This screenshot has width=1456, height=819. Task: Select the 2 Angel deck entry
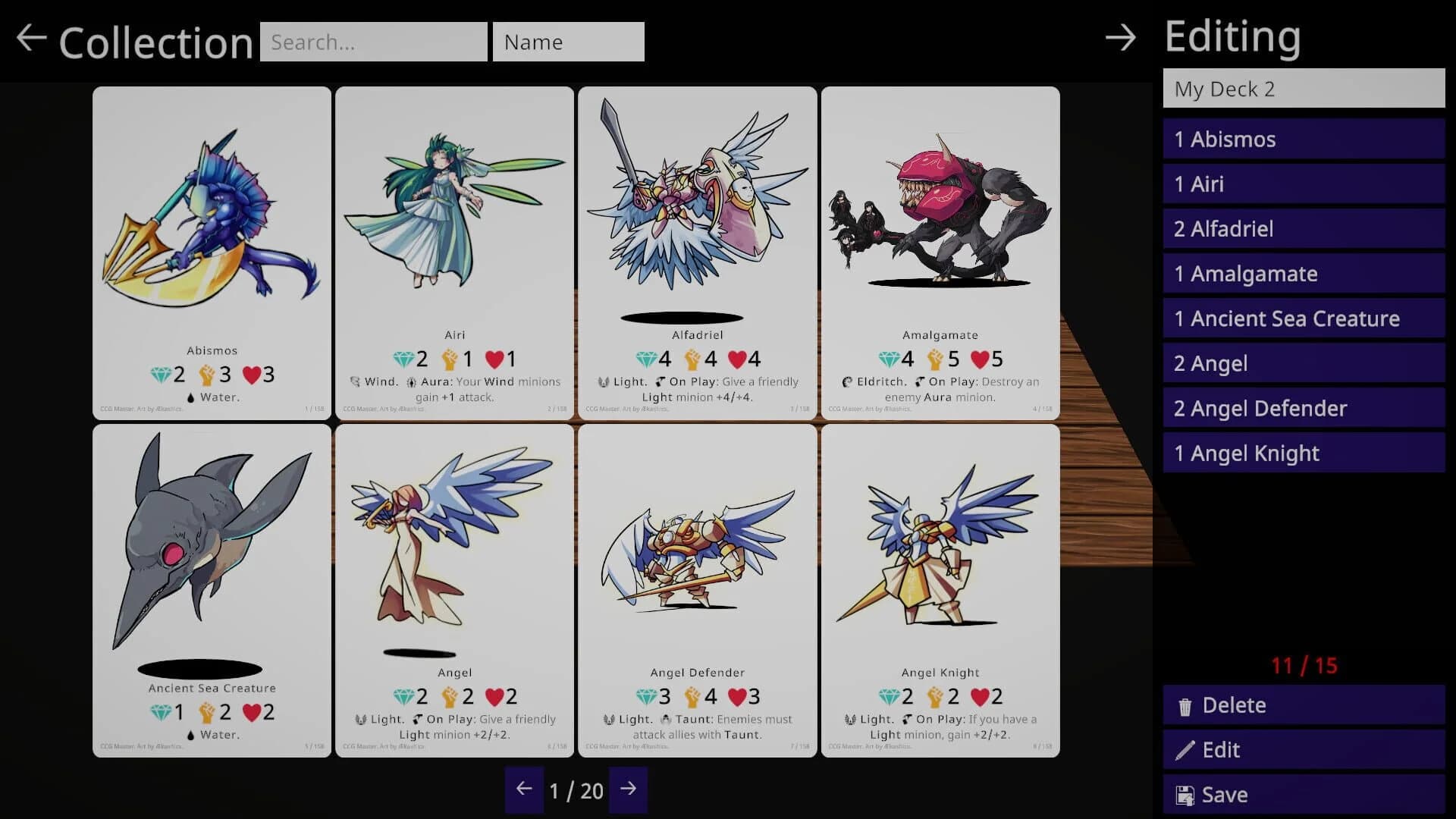1303,363
